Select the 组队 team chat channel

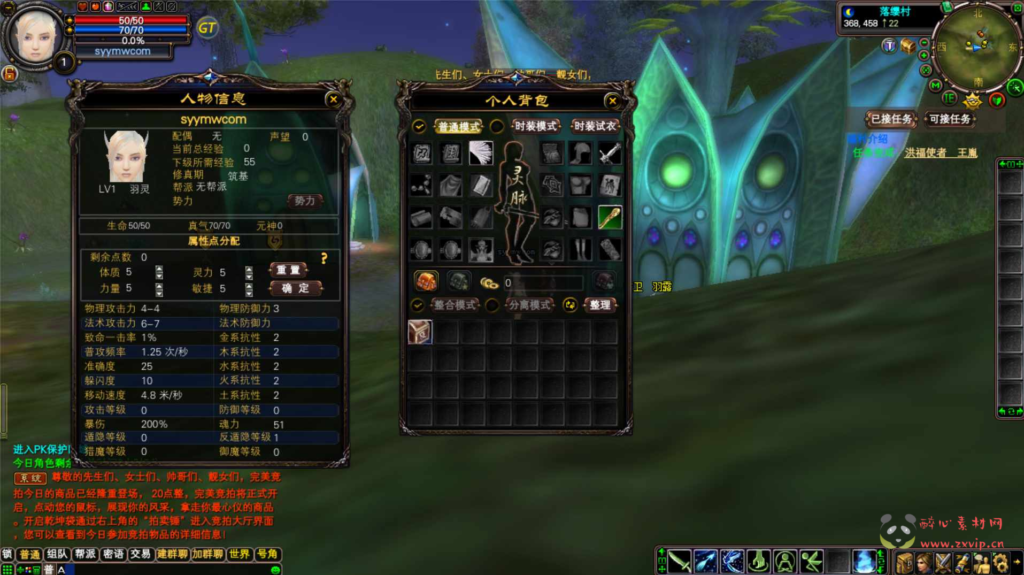57,554
